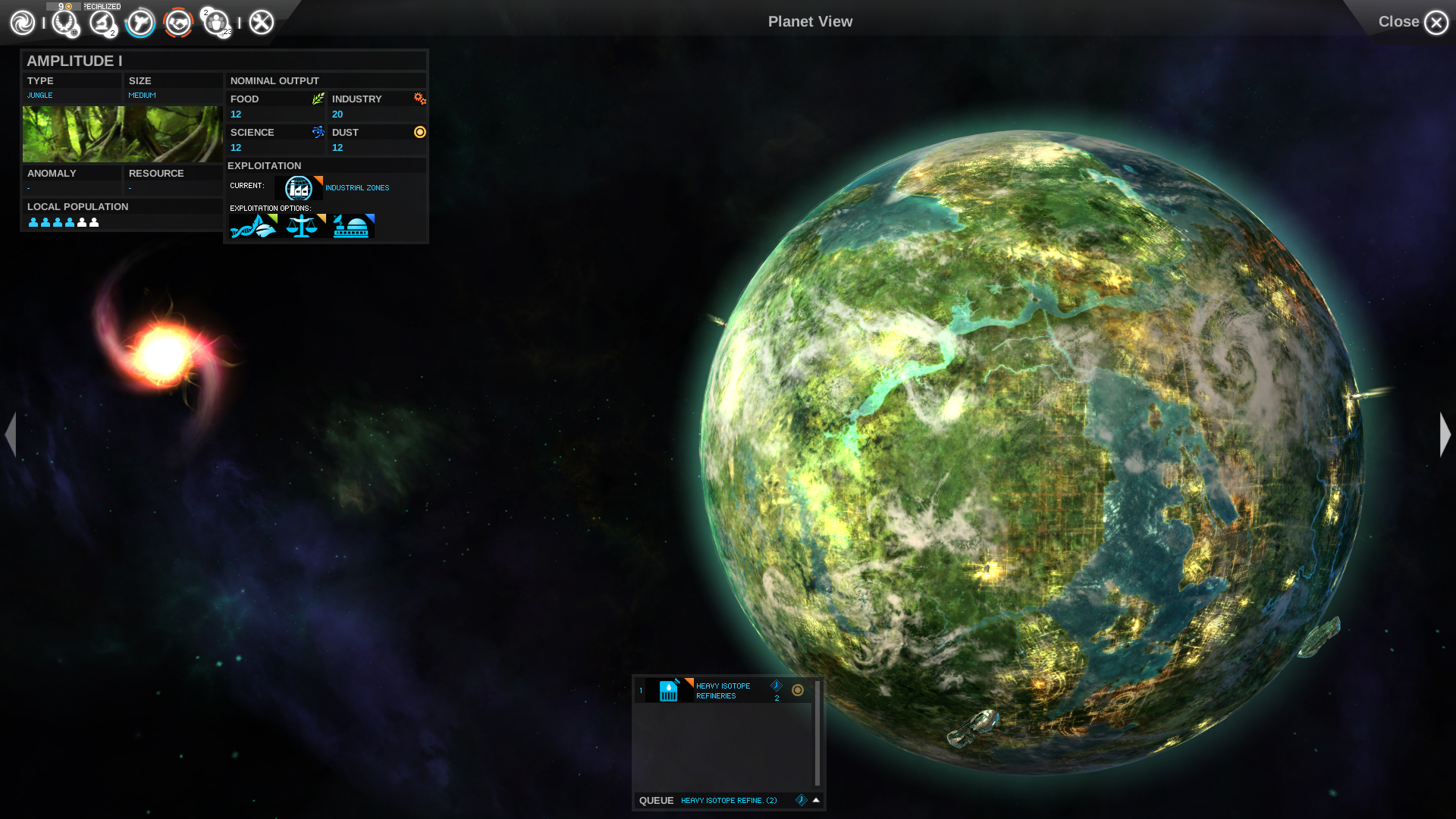Go to the next planet
1456x819 pixels.
pos(1445,435)
